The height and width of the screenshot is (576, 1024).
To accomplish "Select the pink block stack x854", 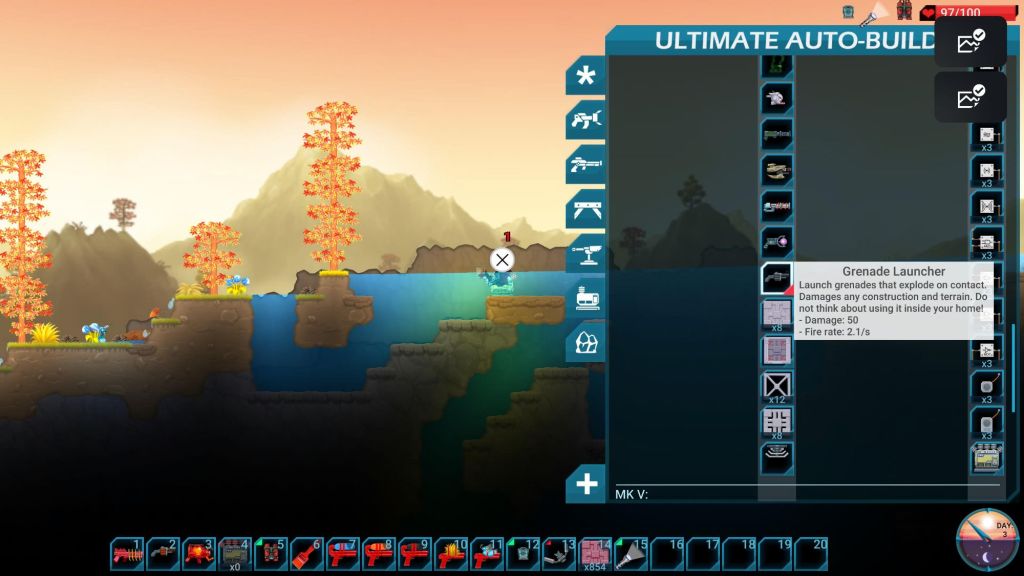I will [595, 554].
